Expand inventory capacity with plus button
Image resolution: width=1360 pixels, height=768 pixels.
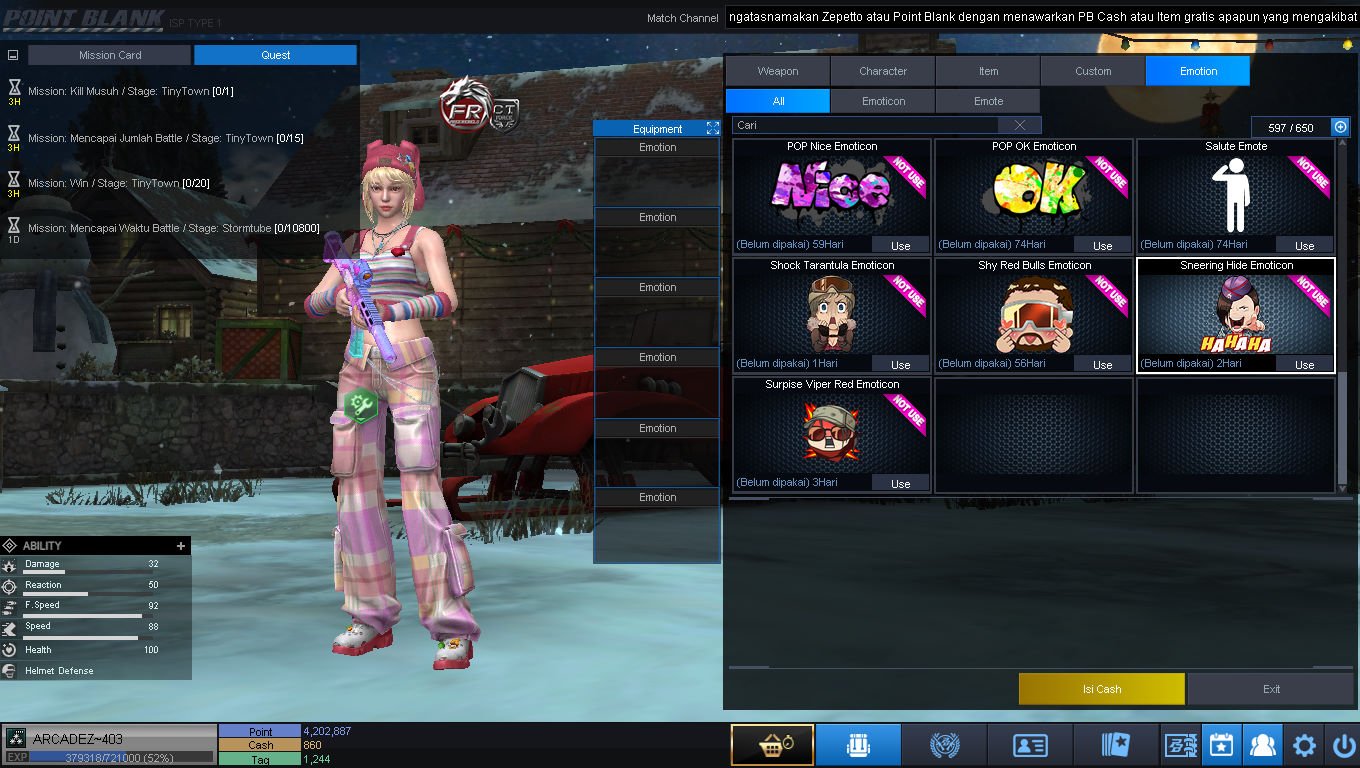(1340, 127)
